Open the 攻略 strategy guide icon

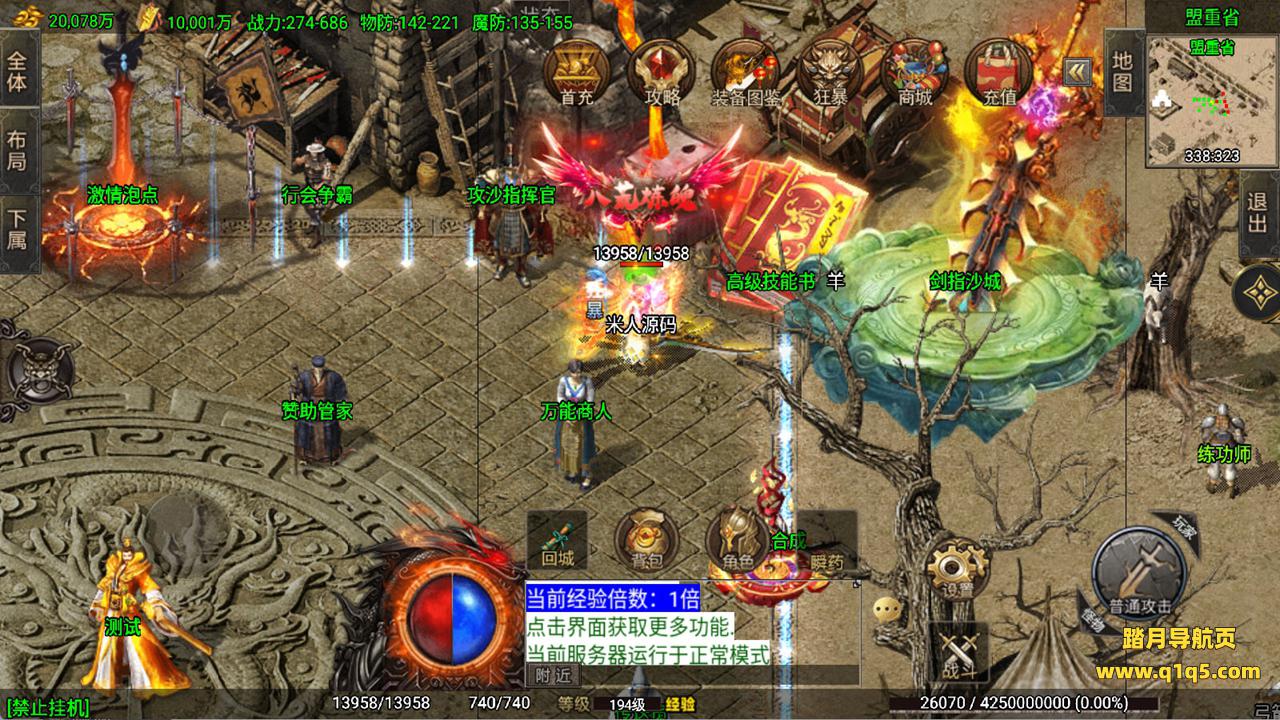click(661, 70)
